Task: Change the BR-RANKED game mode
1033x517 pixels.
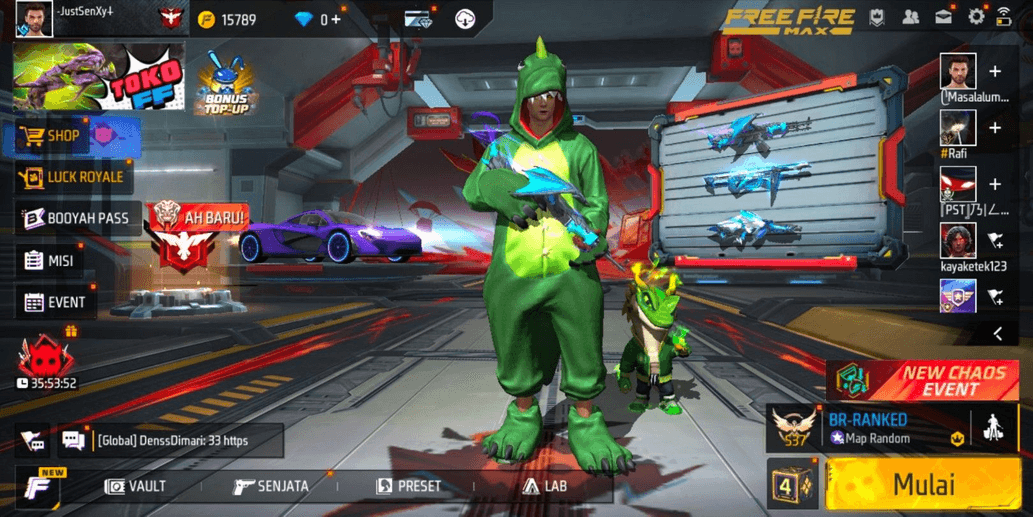Action: tap(868, 428)
